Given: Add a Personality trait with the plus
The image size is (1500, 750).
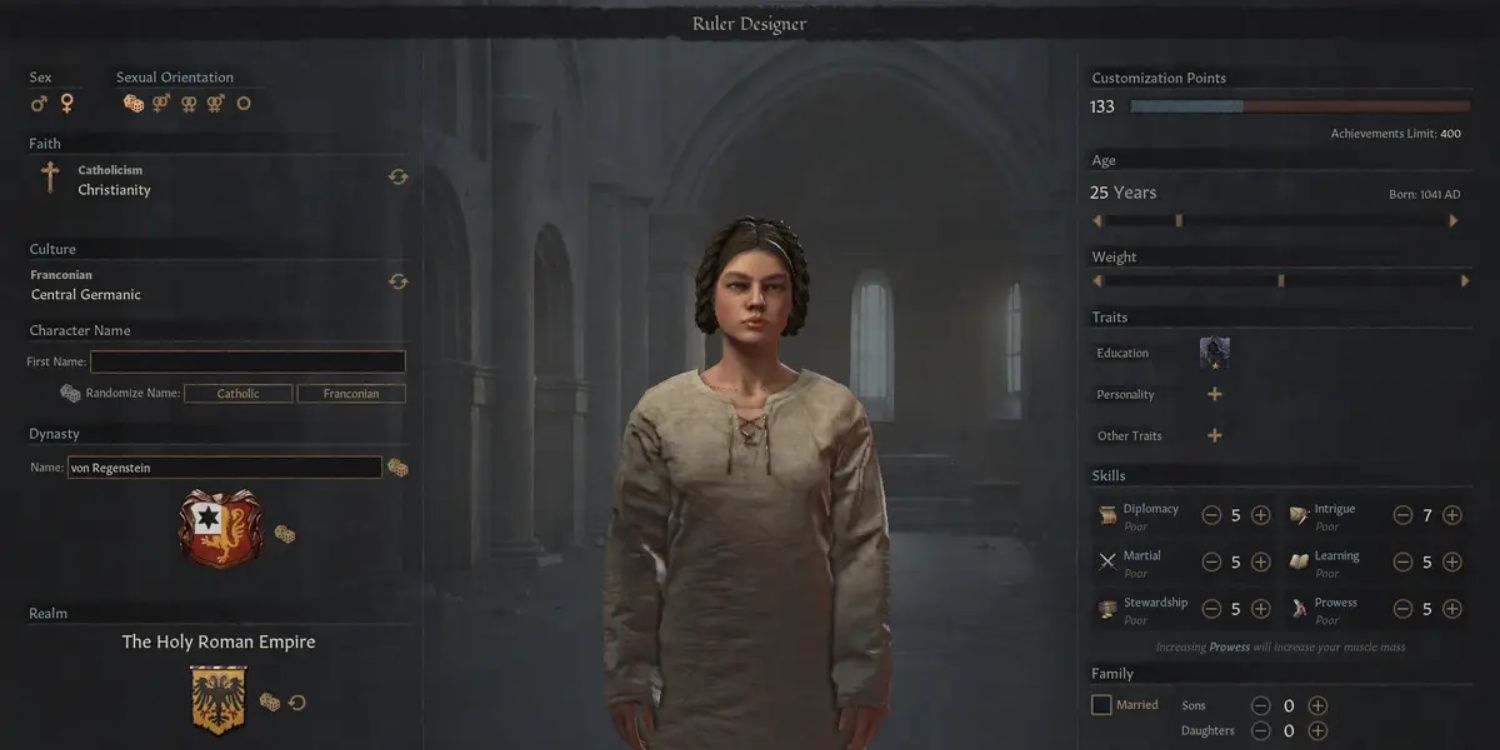Looking at the screenshot, I should (x=1215, y=394).
